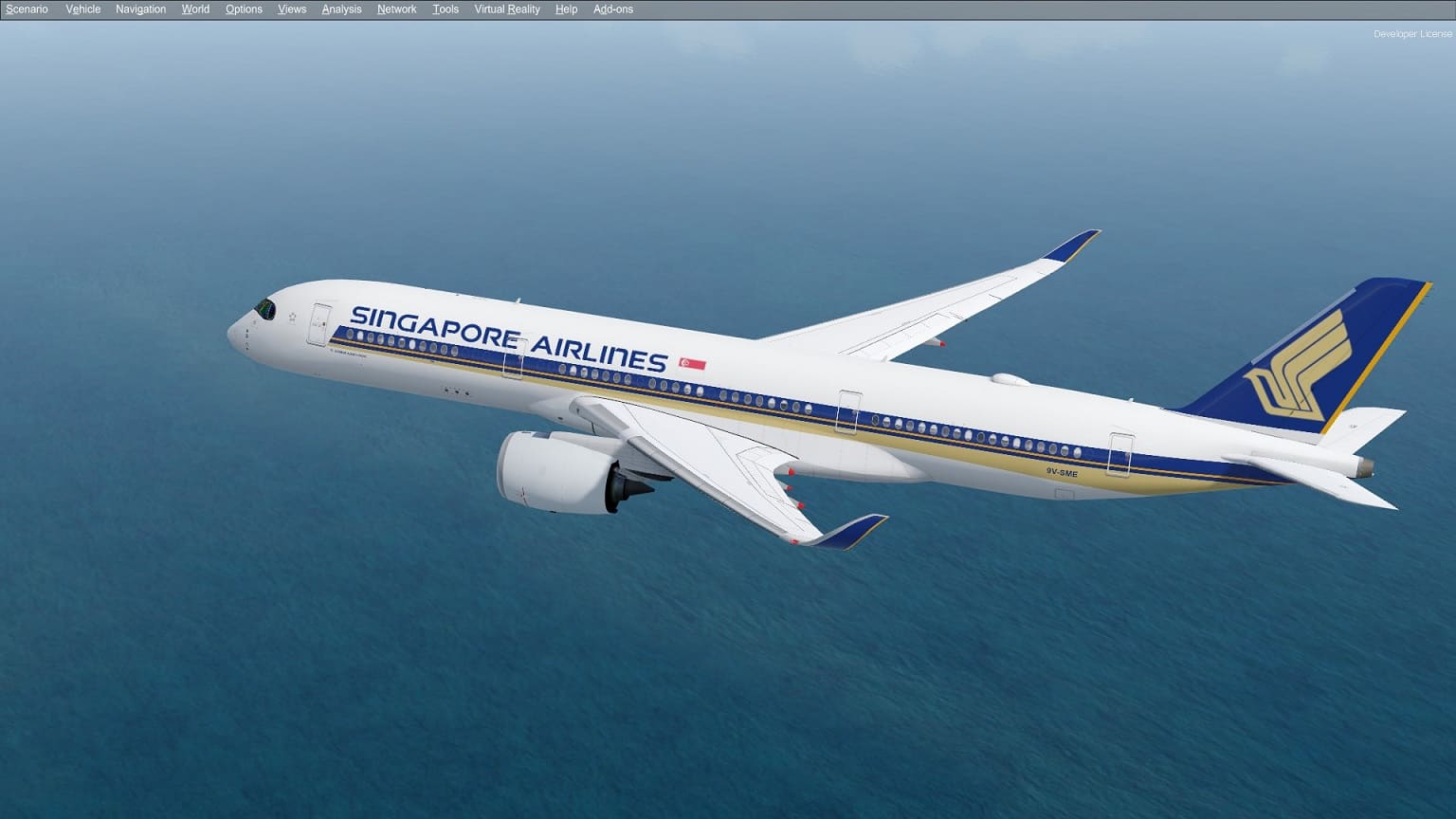The height and width of the screenshot is (819, 1456).
Task: Open the Navigation menu
Action: click(140, 9)
